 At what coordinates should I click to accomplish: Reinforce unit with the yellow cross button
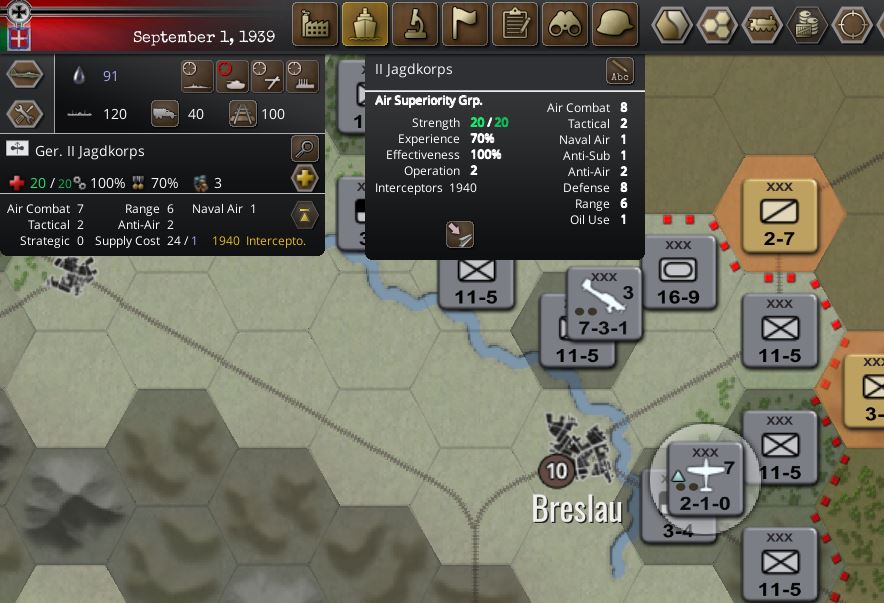[x=305, y=179]
